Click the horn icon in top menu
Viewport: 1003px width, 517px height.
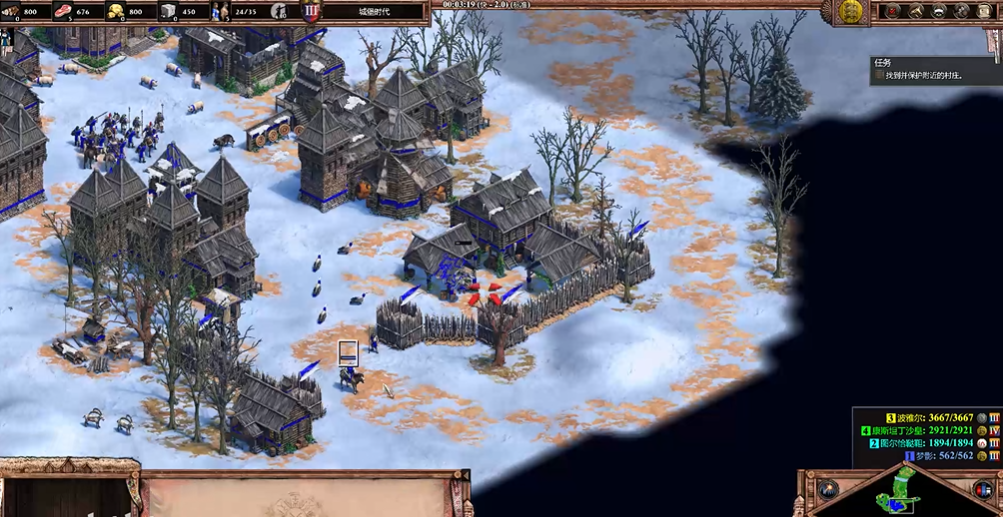tap(915, 11)
